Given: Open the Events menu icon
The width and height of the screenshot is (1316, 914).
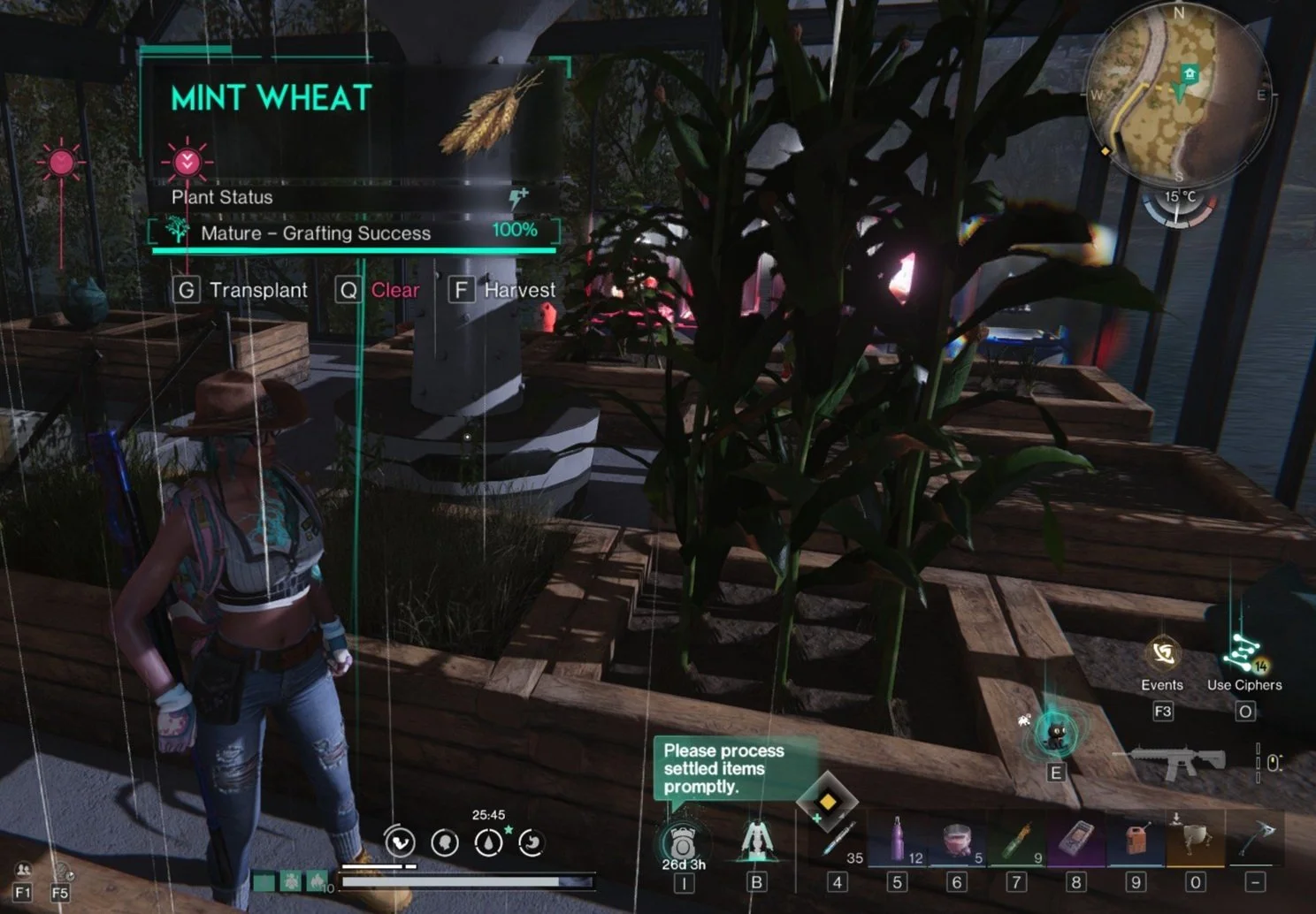Looking at the screenshot, I should coord(1162,656).
